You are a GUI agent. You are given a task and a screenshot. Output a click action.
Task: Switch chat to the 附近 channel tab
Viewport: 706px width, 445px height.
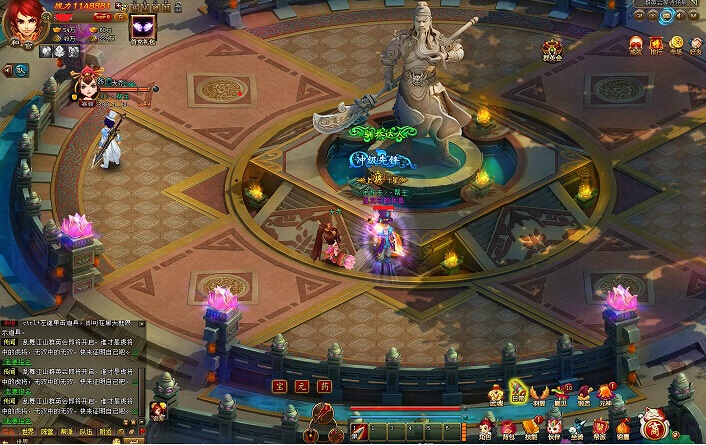(x=105, y=432)
